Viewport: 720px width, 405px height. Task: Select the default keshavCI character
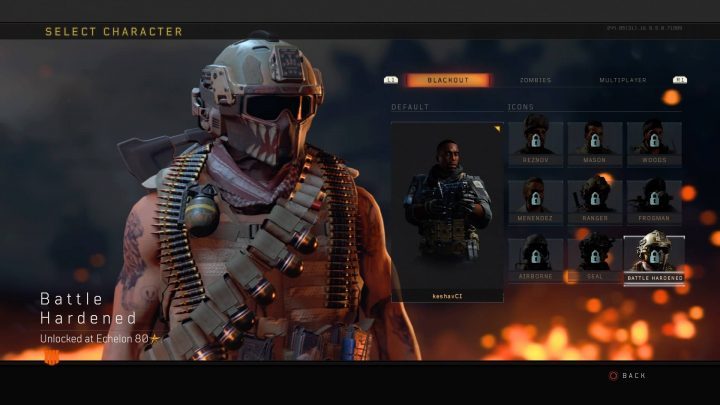coord(447,210)
